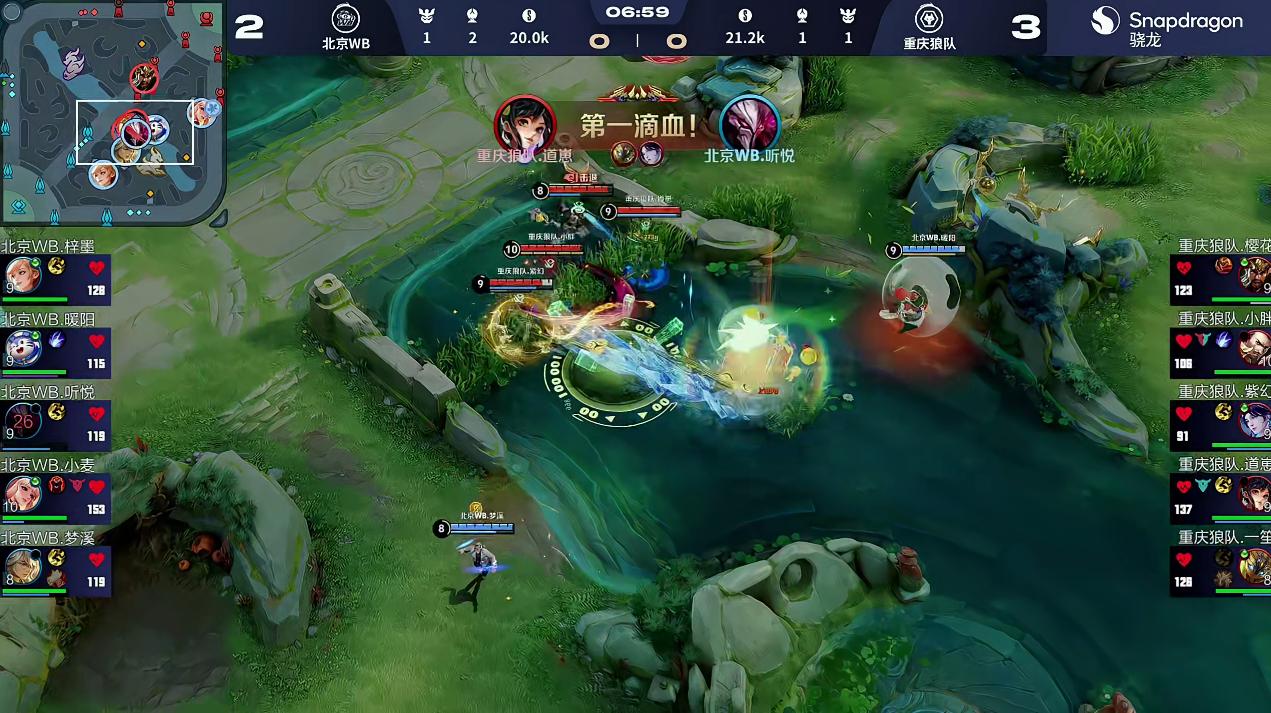This screenshot has height=713, width=1271.
Task: Choose 北京WB.暖阳 player portrait
Action: point(22,349)
